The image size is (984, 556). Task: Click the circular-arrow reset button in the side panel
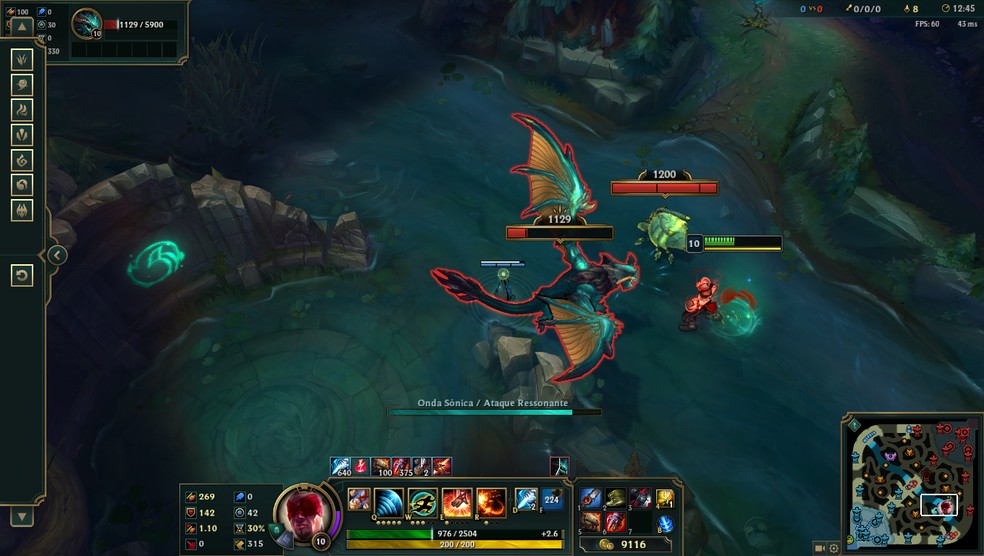[22, 275]
